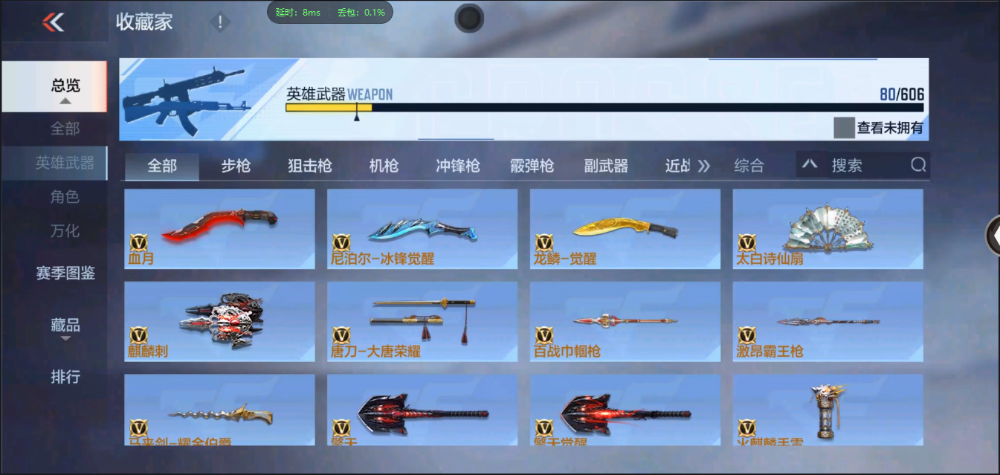This screenshot has width=1000, height=475.
Task: Expand 藏品 in the sidebar
Action: pos(65,326)
